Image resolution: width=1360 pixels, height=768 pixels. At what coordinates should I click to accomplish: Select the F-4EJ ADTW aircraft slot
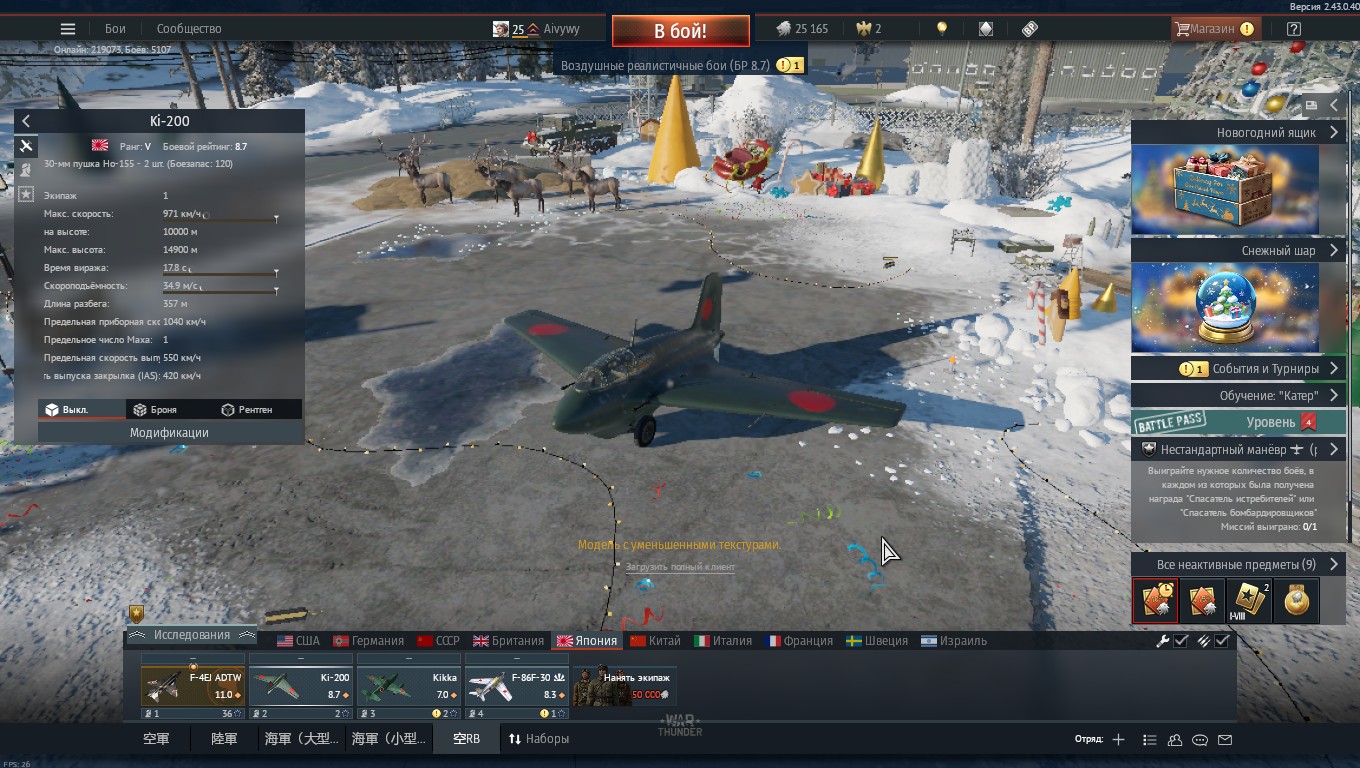click(193, 686)
